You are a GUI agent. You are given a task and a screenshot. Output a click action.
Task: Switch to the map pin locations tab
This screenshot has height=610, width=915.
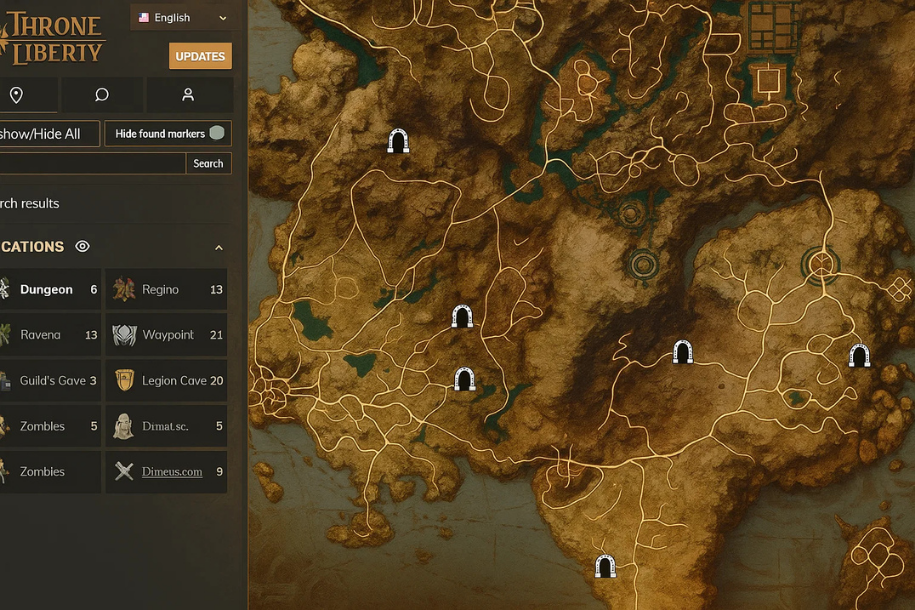point(16,95)
